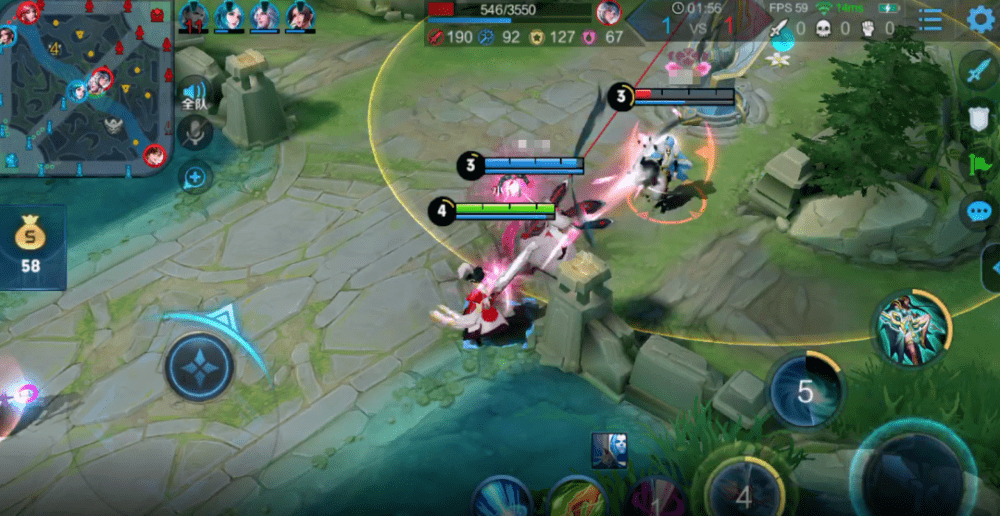1000x516 pixels.
Task: Click the battlefield minimap
Action: click(x=85, y=88)
